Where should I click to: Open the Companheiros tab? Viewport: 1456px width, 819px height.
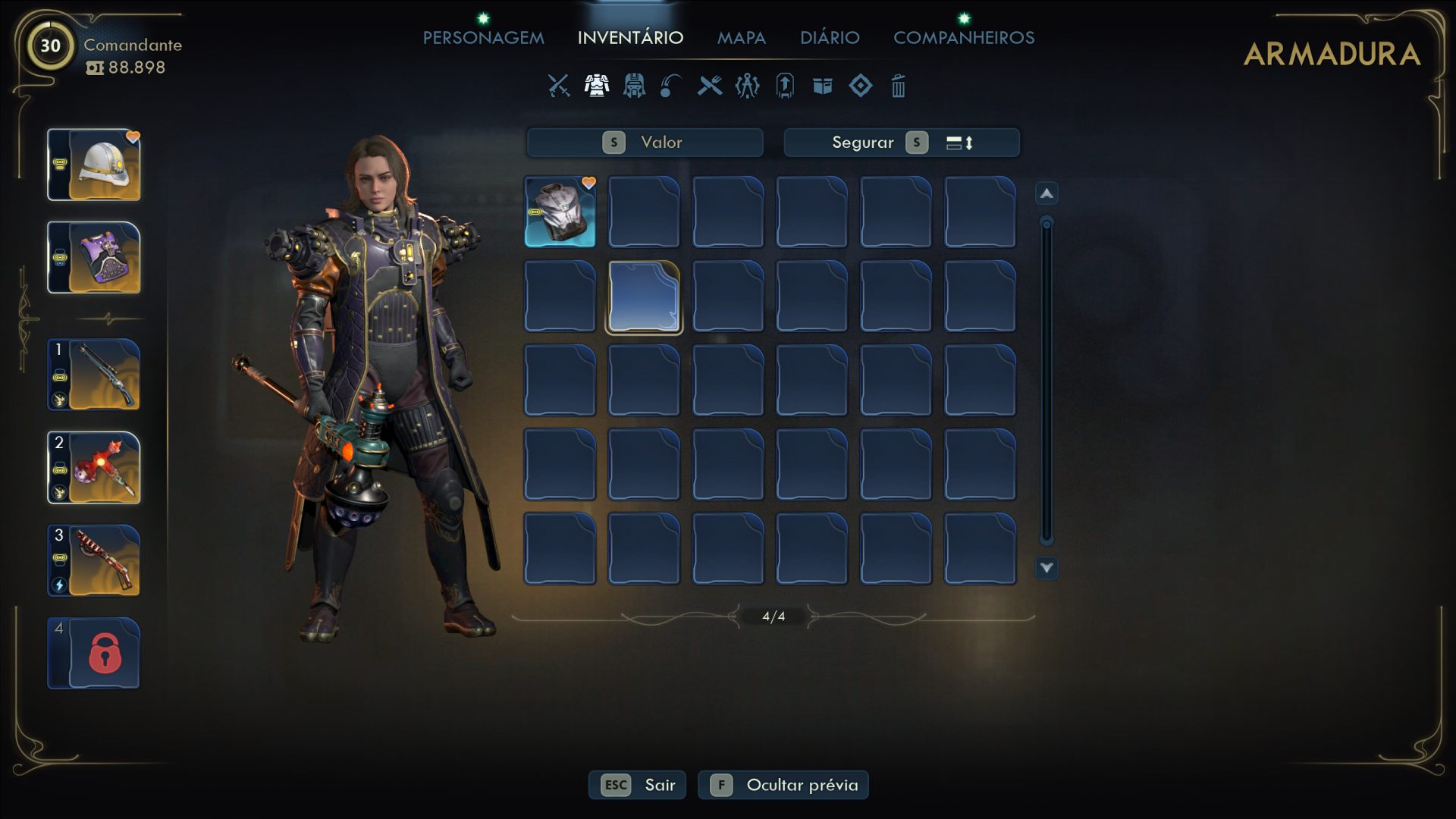pos(963,38)
